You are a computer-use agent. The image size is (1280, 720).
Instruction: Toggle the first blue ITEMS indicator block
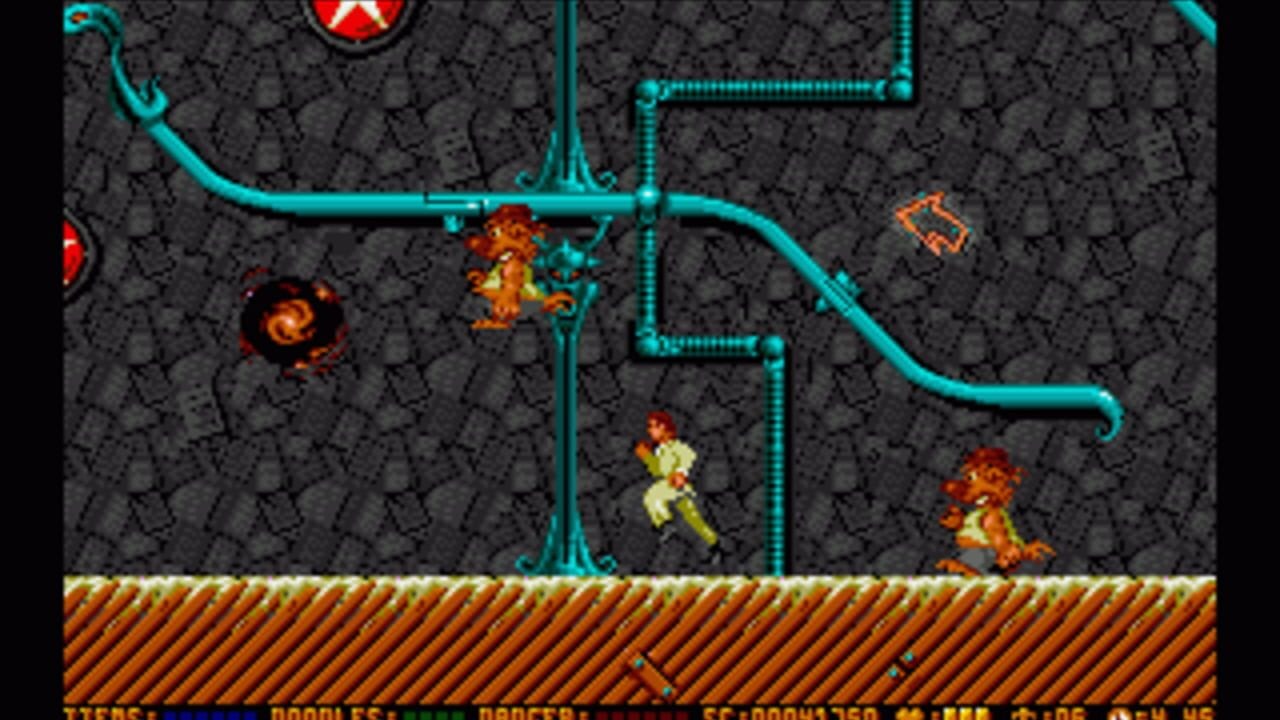coord(170,716)
